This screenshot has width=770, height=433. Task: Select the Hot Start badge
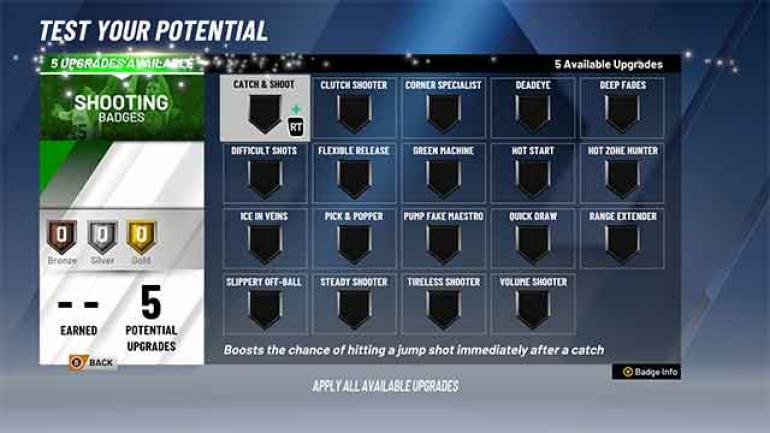(x=533, y=174)
